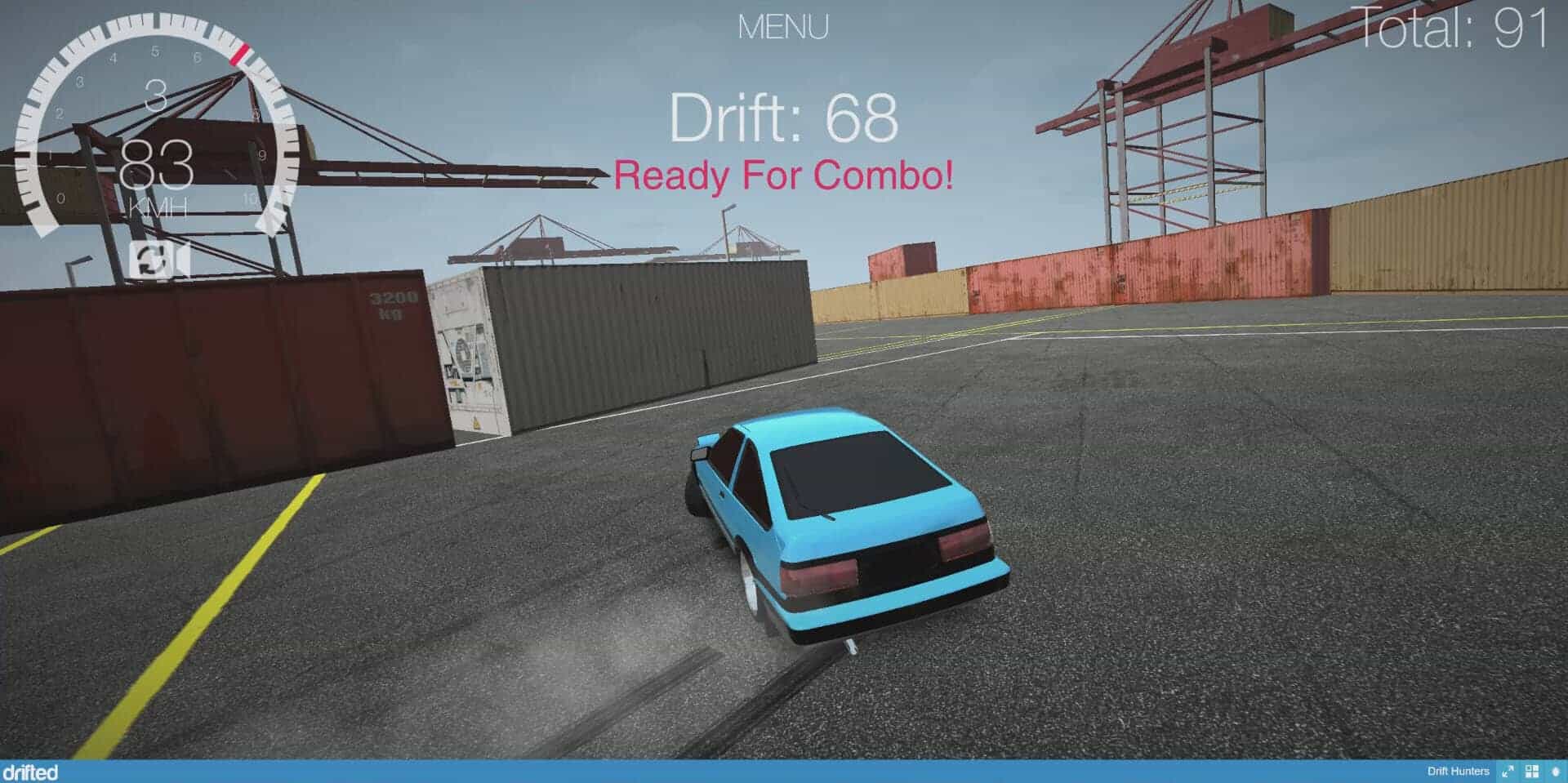Switch view with the camera icon
This screenshot has width=1568, height=783.
point(159,261)
